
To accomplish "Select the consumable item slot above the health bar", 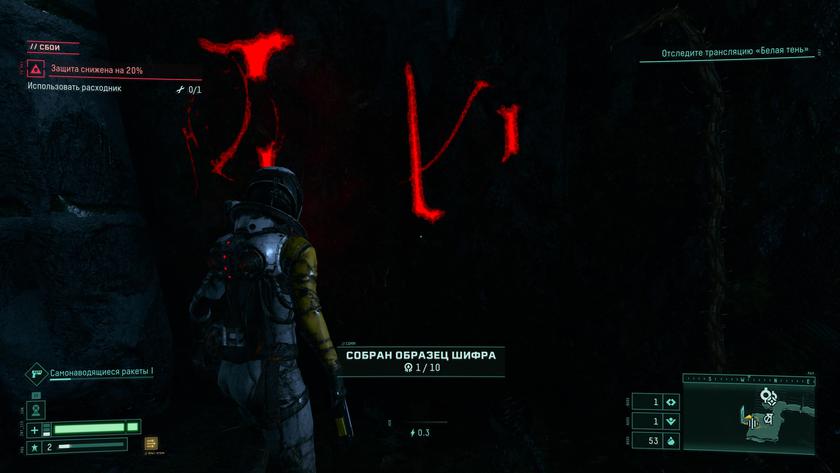I will 35,410.
